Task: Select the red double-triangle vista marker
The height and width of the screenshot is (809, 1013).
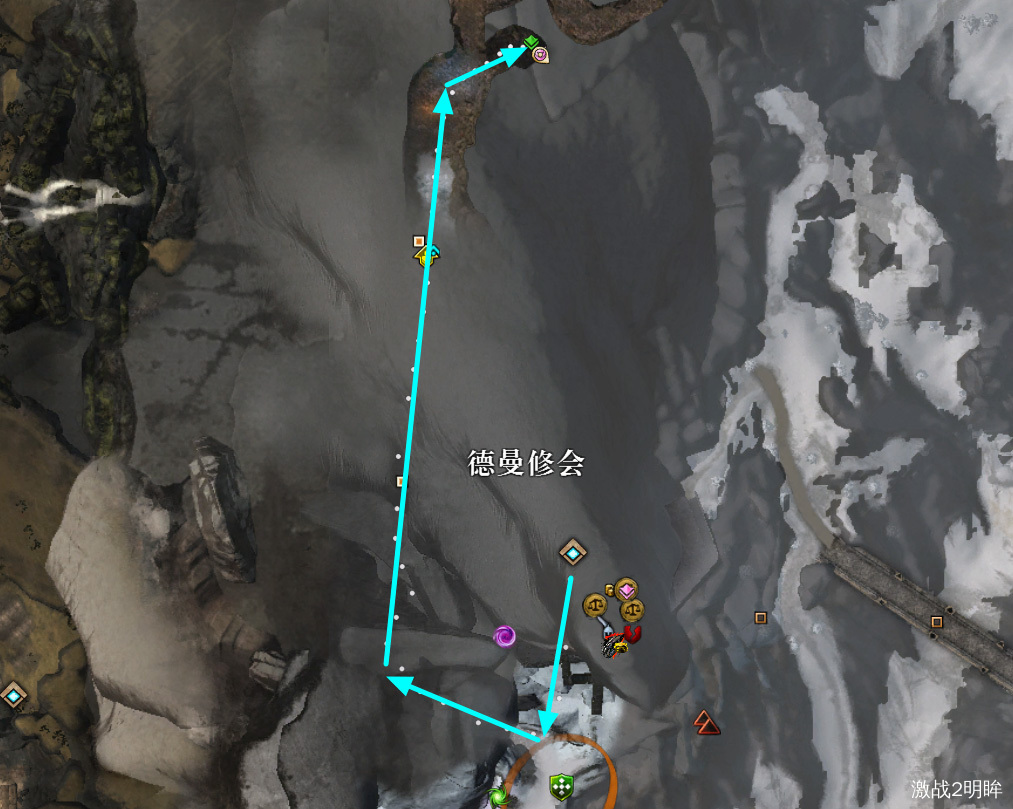Action: coord(706,720)
